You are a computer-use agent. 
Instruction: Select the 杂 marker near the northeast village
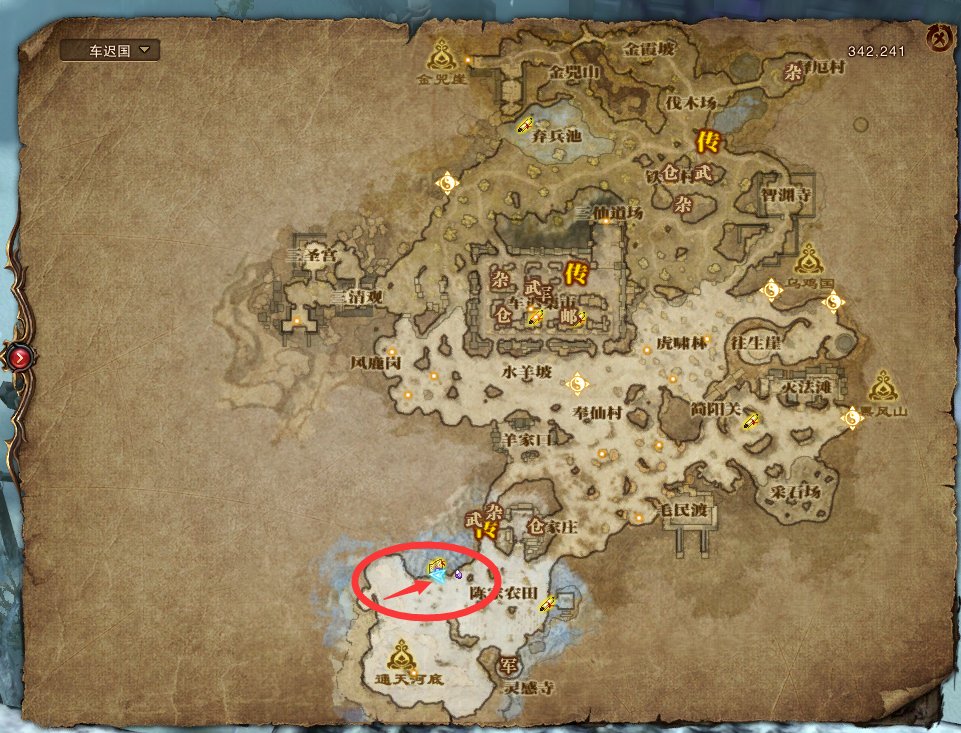pos(794,71)
